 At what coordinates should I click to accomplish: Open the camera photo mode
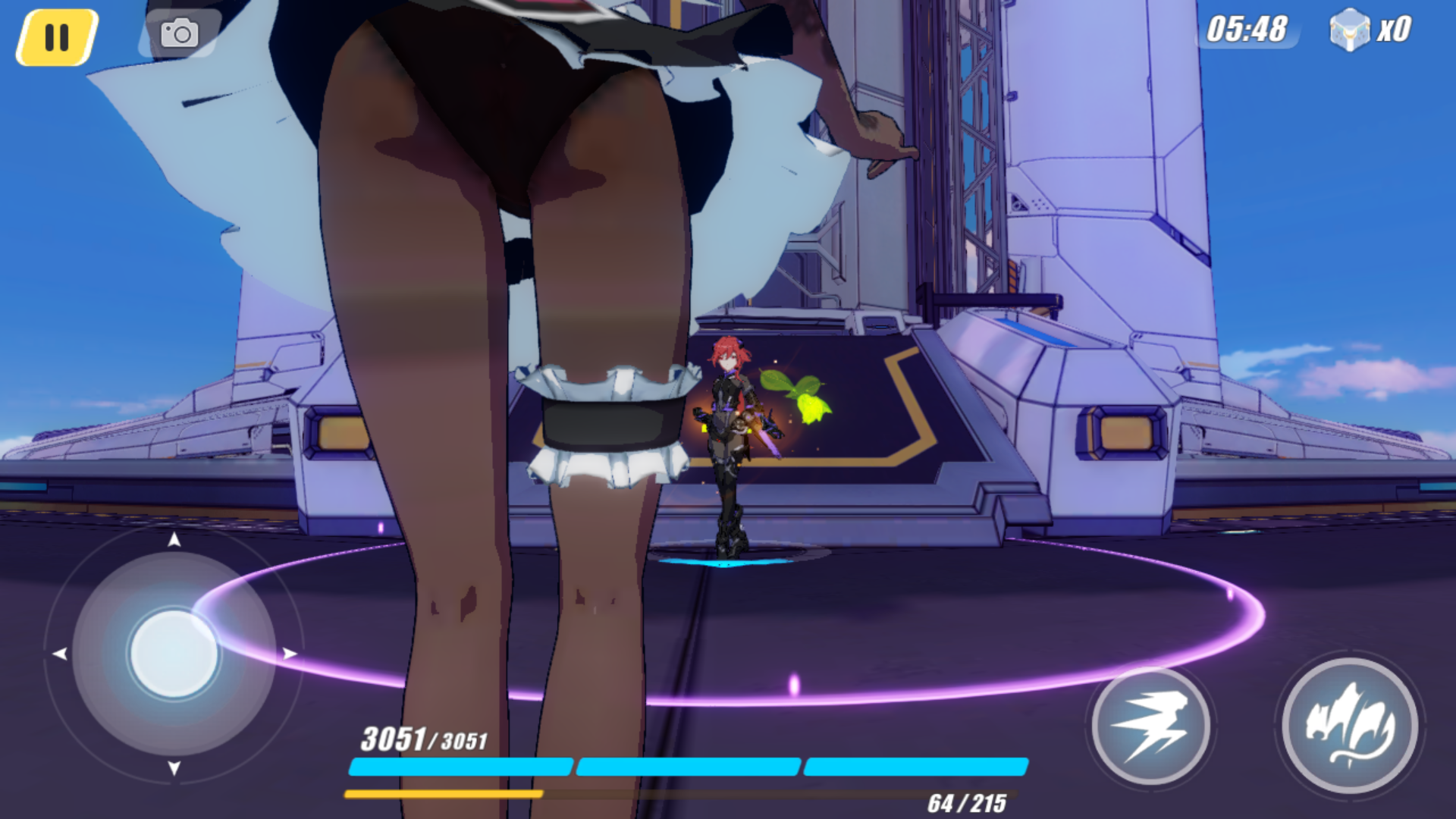click(x=180, y=34)
